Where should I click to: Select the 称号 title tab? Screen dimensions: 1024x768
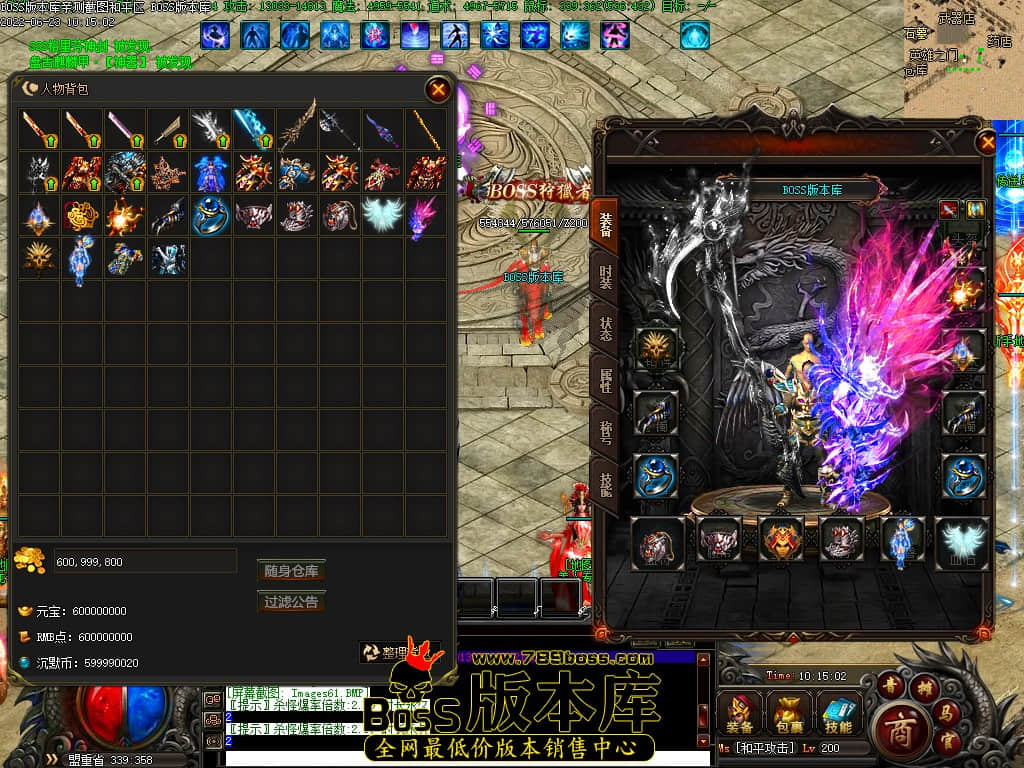click(606, 433)
